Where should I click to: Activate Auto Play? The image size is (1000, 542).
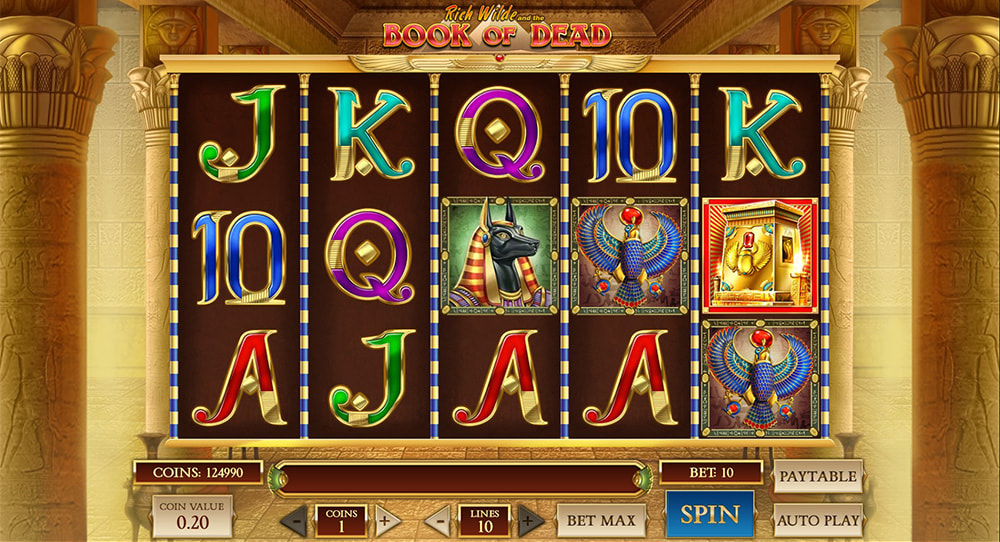(x=817, y=520)
